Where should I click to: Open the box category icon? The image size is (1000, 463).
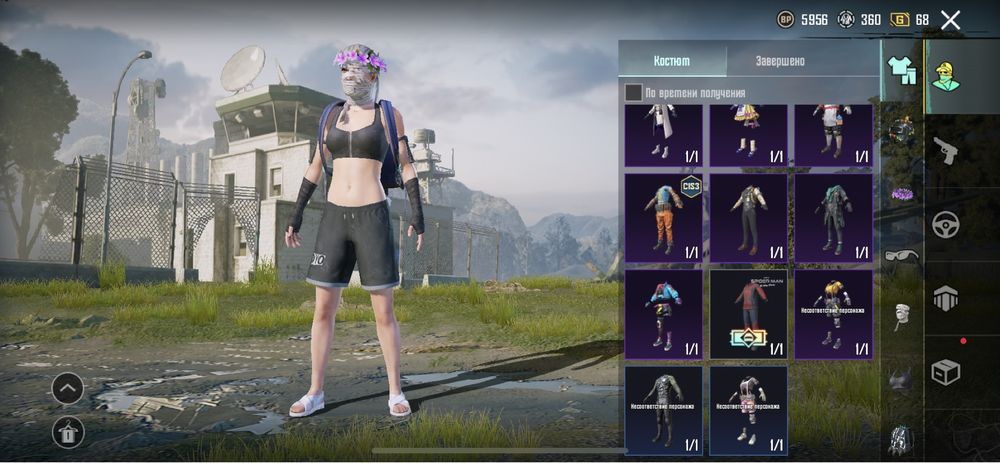point(946,371)
